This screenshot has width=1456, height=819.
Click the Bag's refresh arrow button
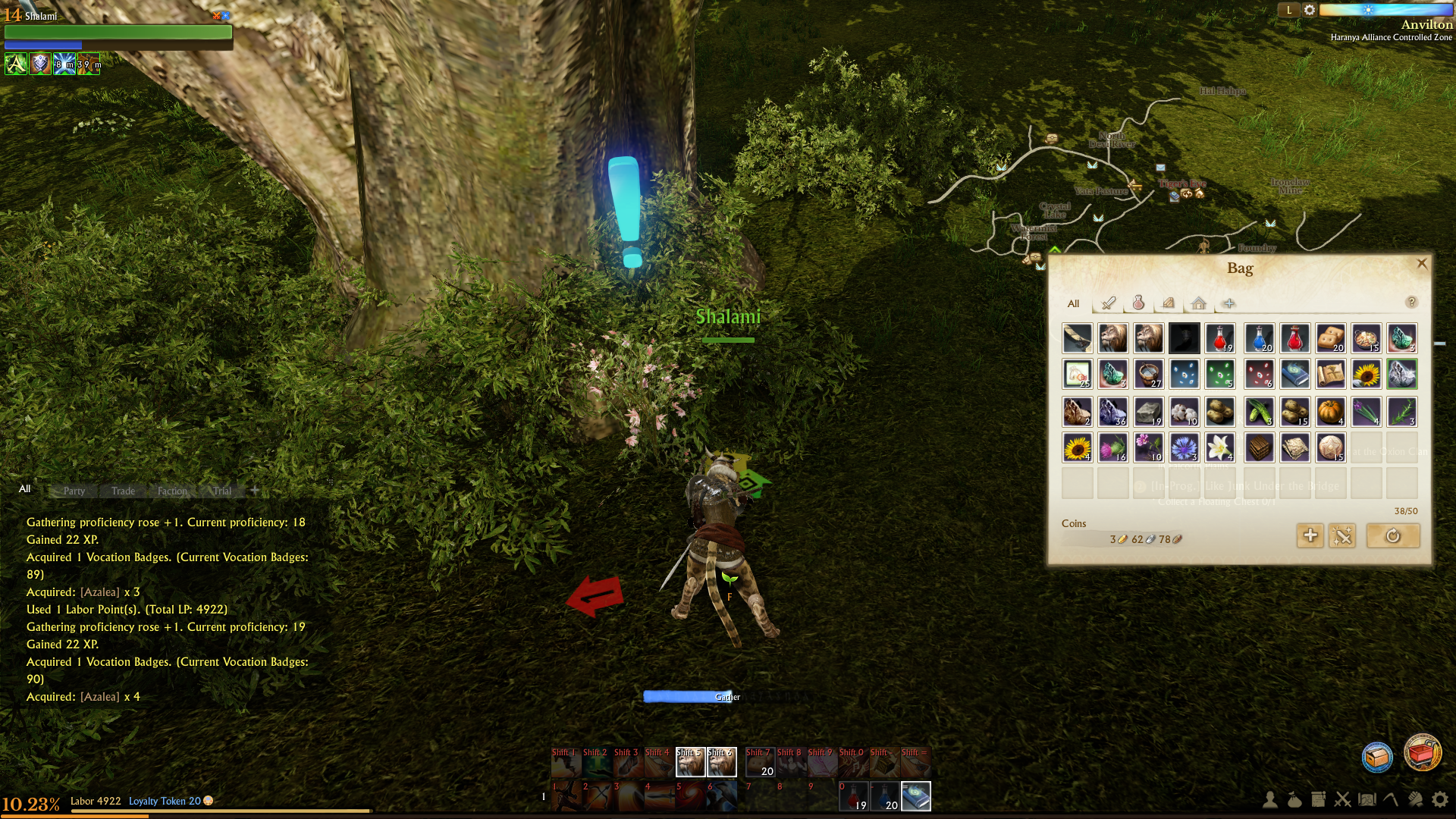click(1393, 536)
